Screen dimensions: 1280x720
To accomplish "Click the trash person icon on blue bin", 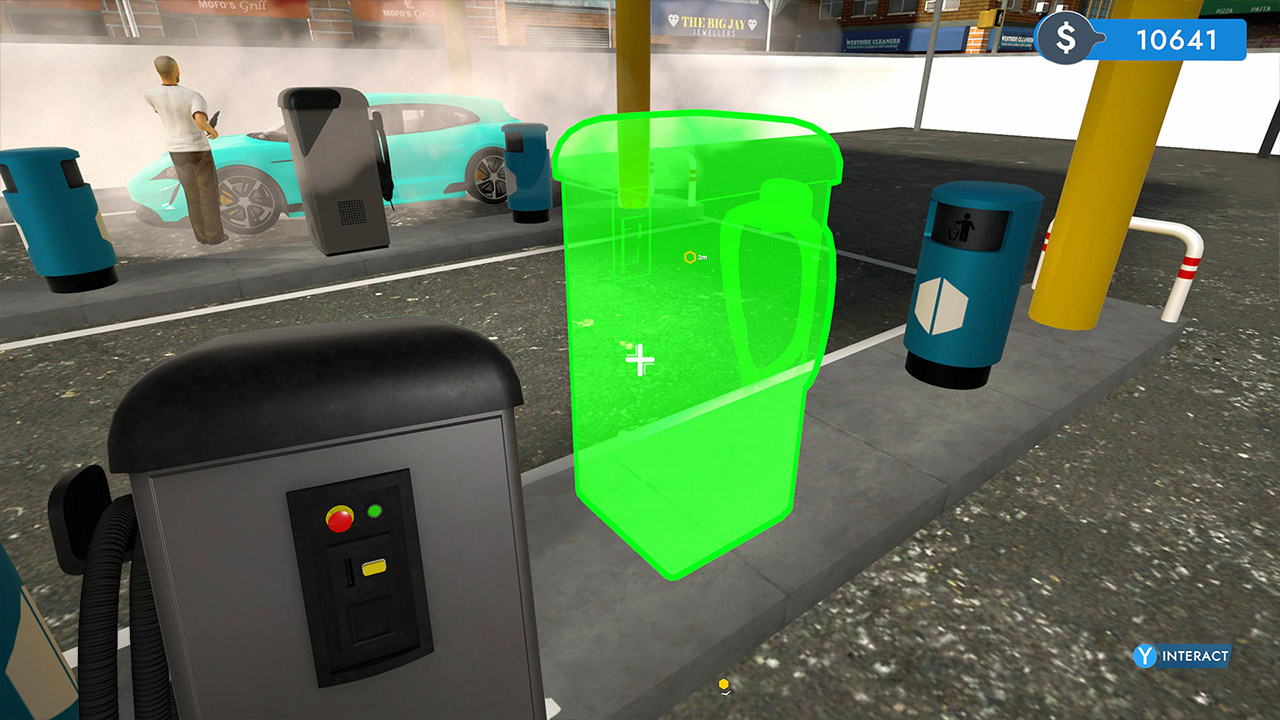I will coord(966,224).
